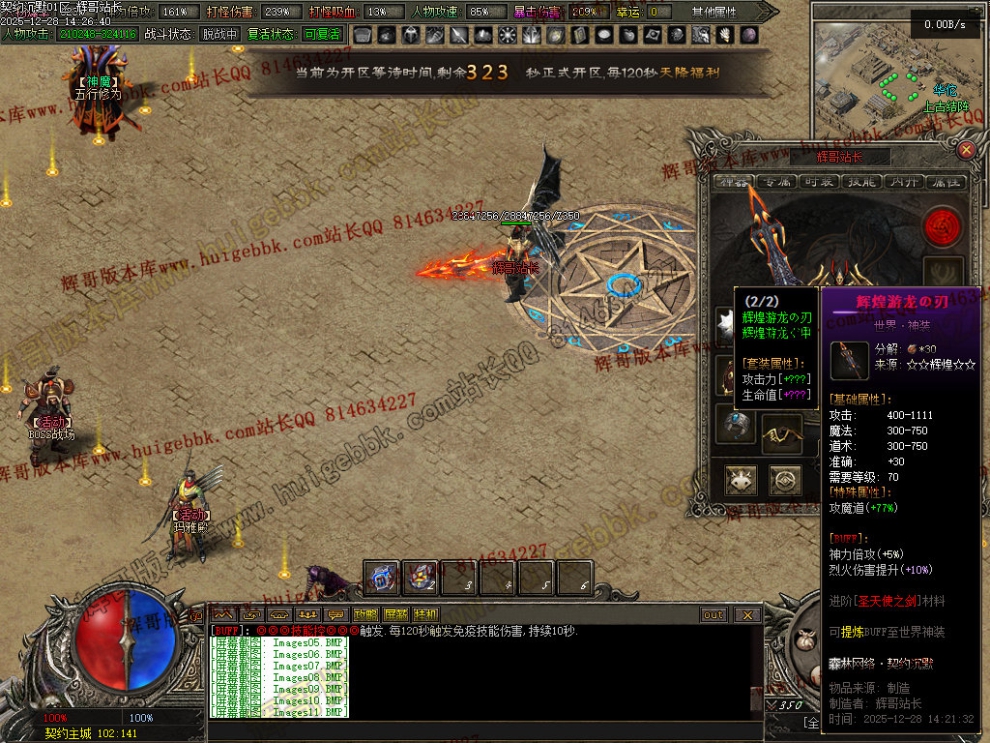
Task: Click the 'out' button above chat
Action: point(713,615)
